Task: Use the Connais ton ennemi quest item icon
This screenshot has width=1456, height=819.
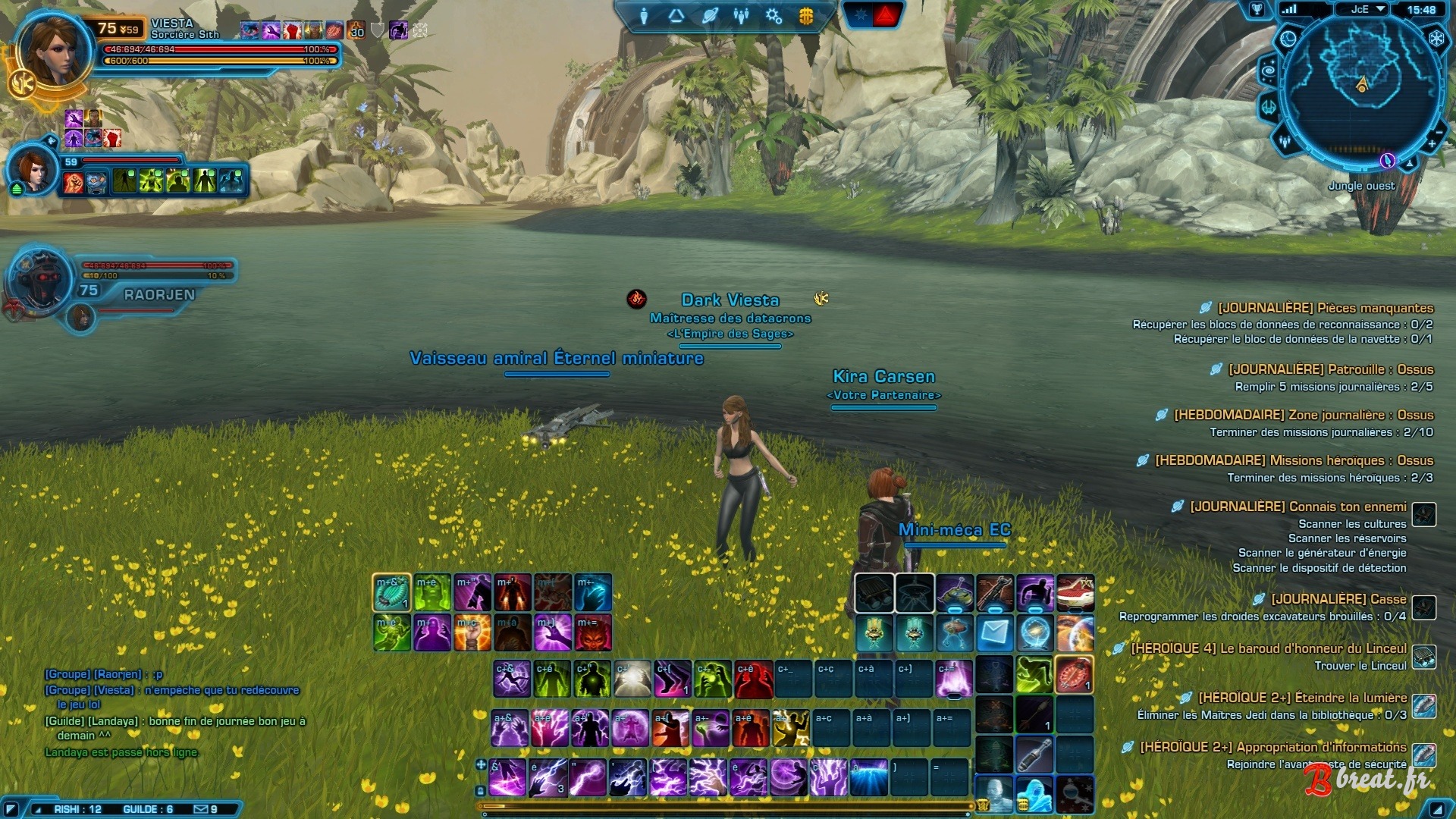Action: [x=1424, y=514]
